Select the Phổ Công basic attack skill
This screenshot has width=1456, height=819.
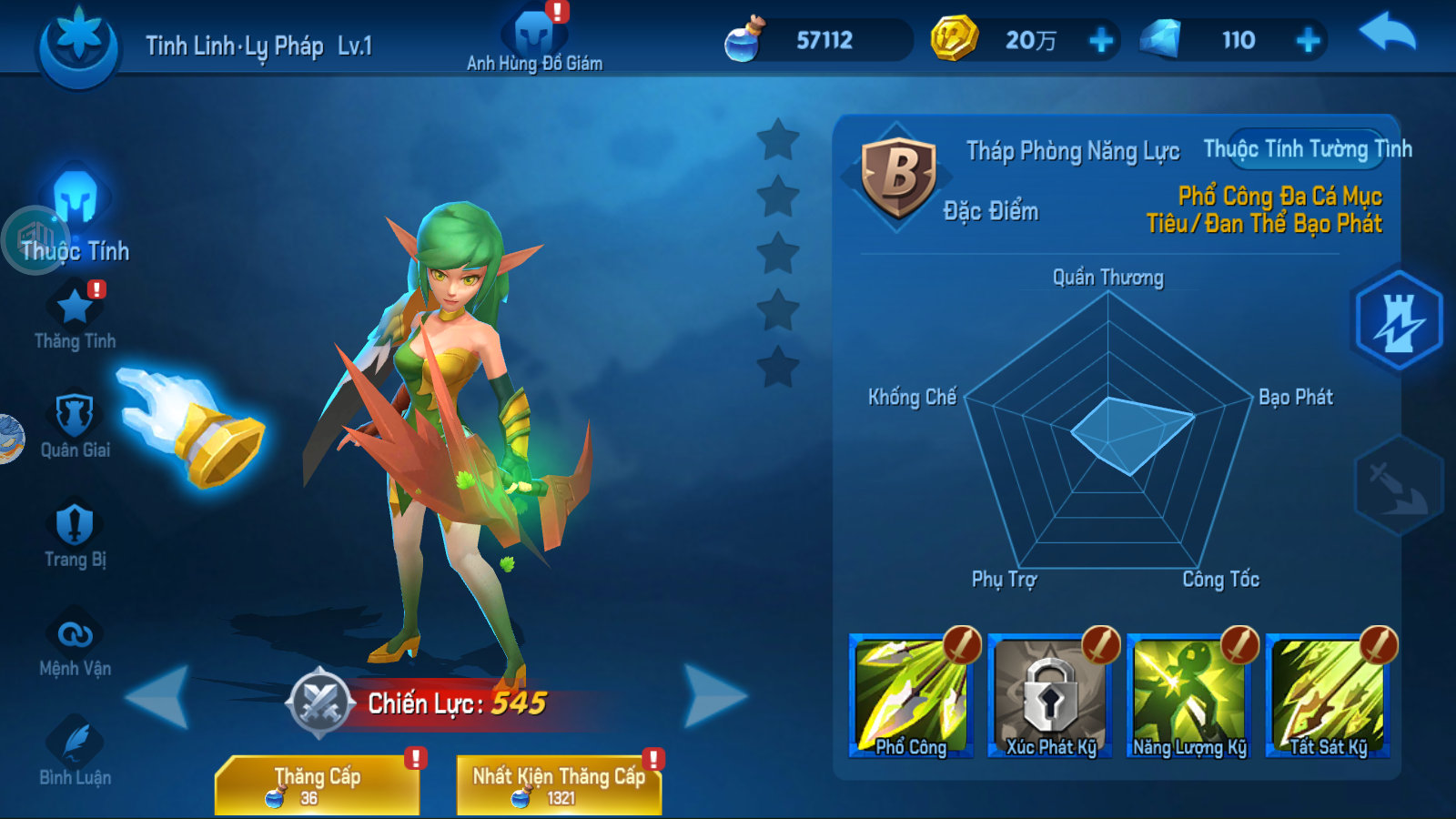click(x=911, y=698)
